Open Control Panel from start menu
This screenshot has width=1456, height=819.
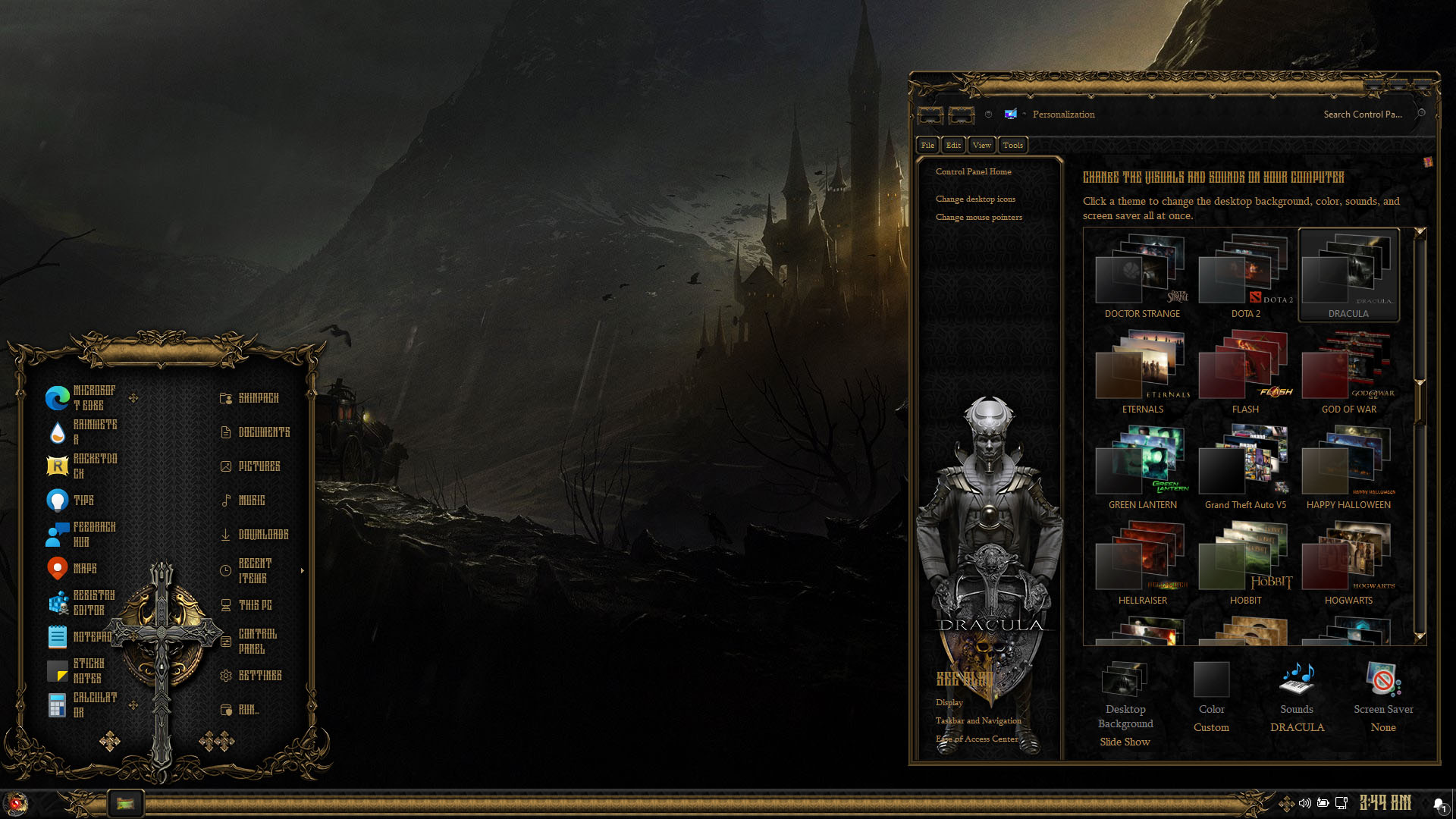click(x=256, y=641)
